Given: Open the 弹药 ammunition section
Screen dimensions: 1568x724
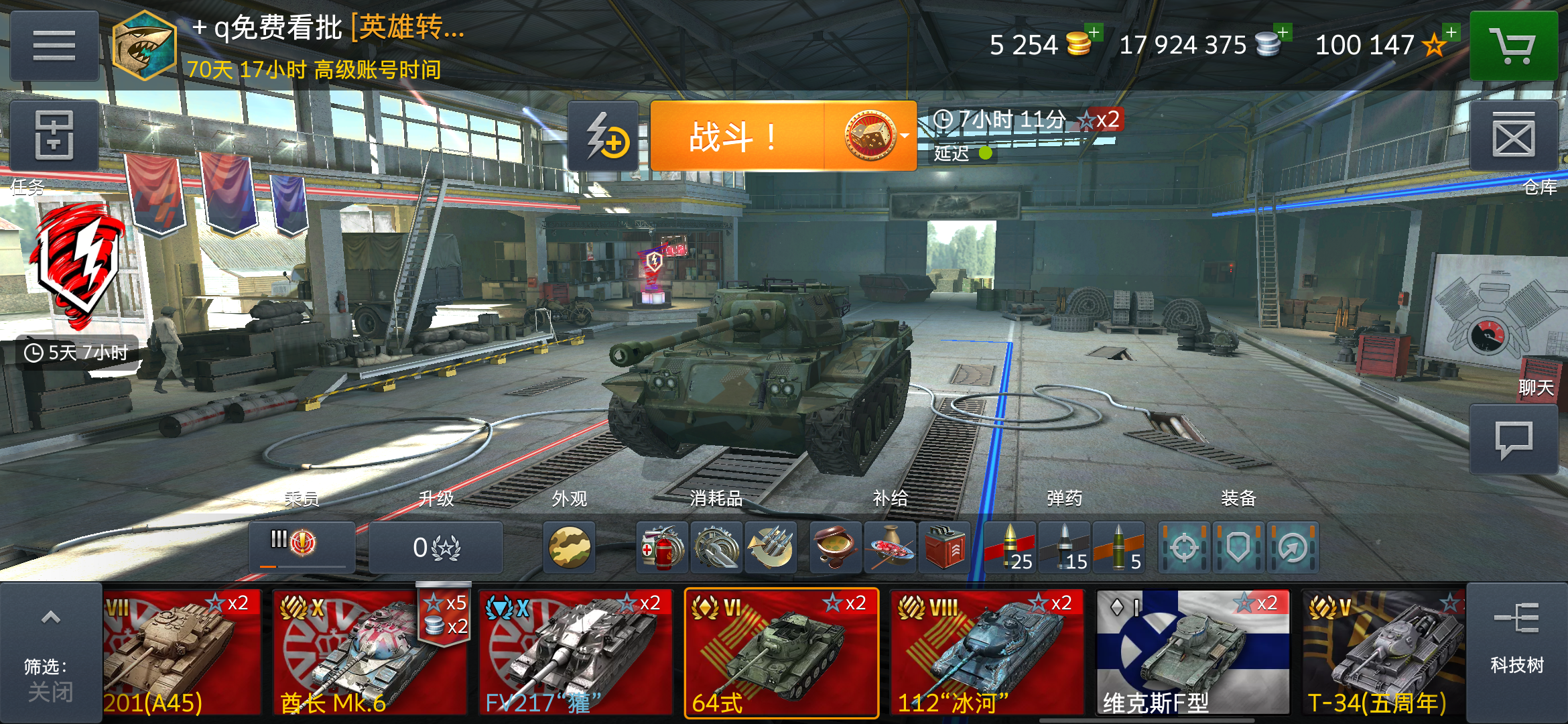Looking at the screenshot, I should (1063, 499).
